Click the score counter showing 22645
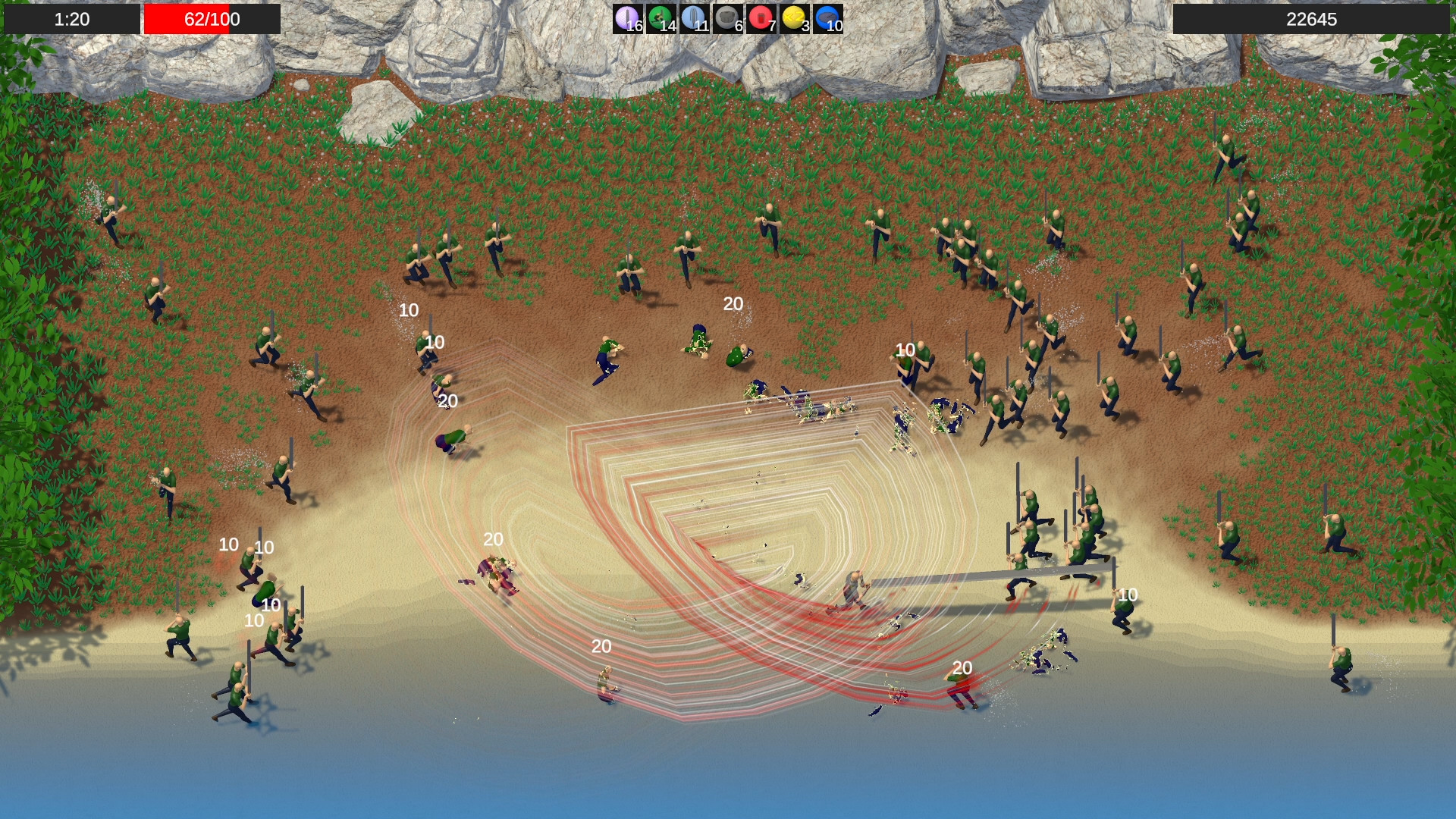This screenshot has width=1456, height=819. pyautogui.click(x=1313, y=20)
